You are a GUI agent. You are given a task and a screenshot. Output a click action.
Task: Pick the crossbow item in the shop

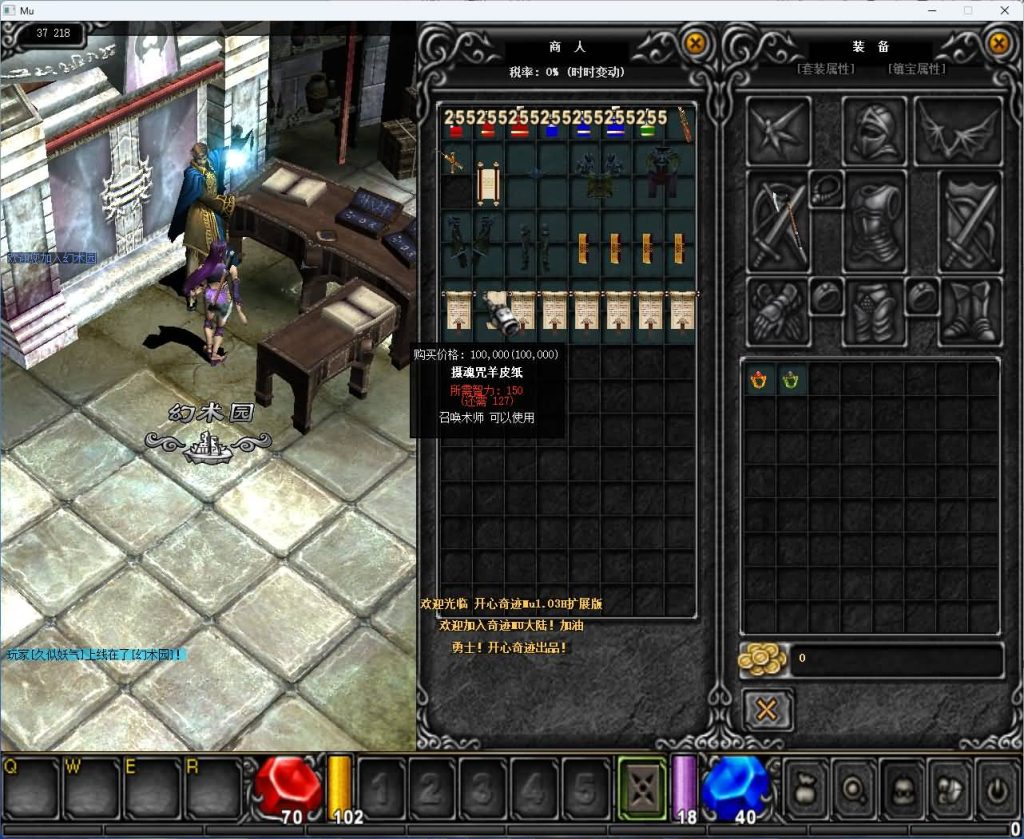[x=455, y=160]
